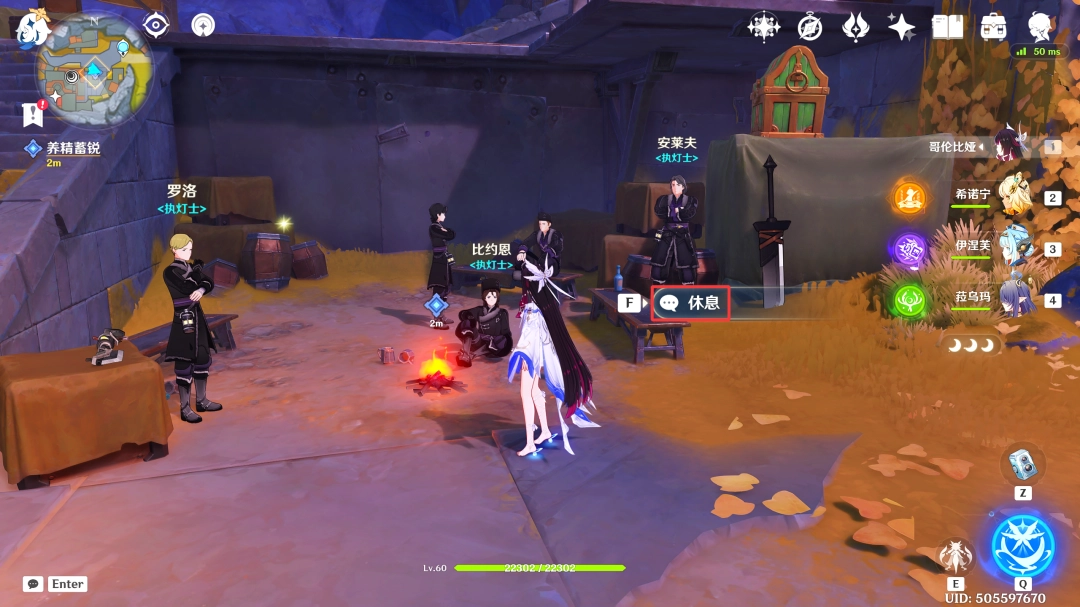Open the backpack inventory

point(993,27)
